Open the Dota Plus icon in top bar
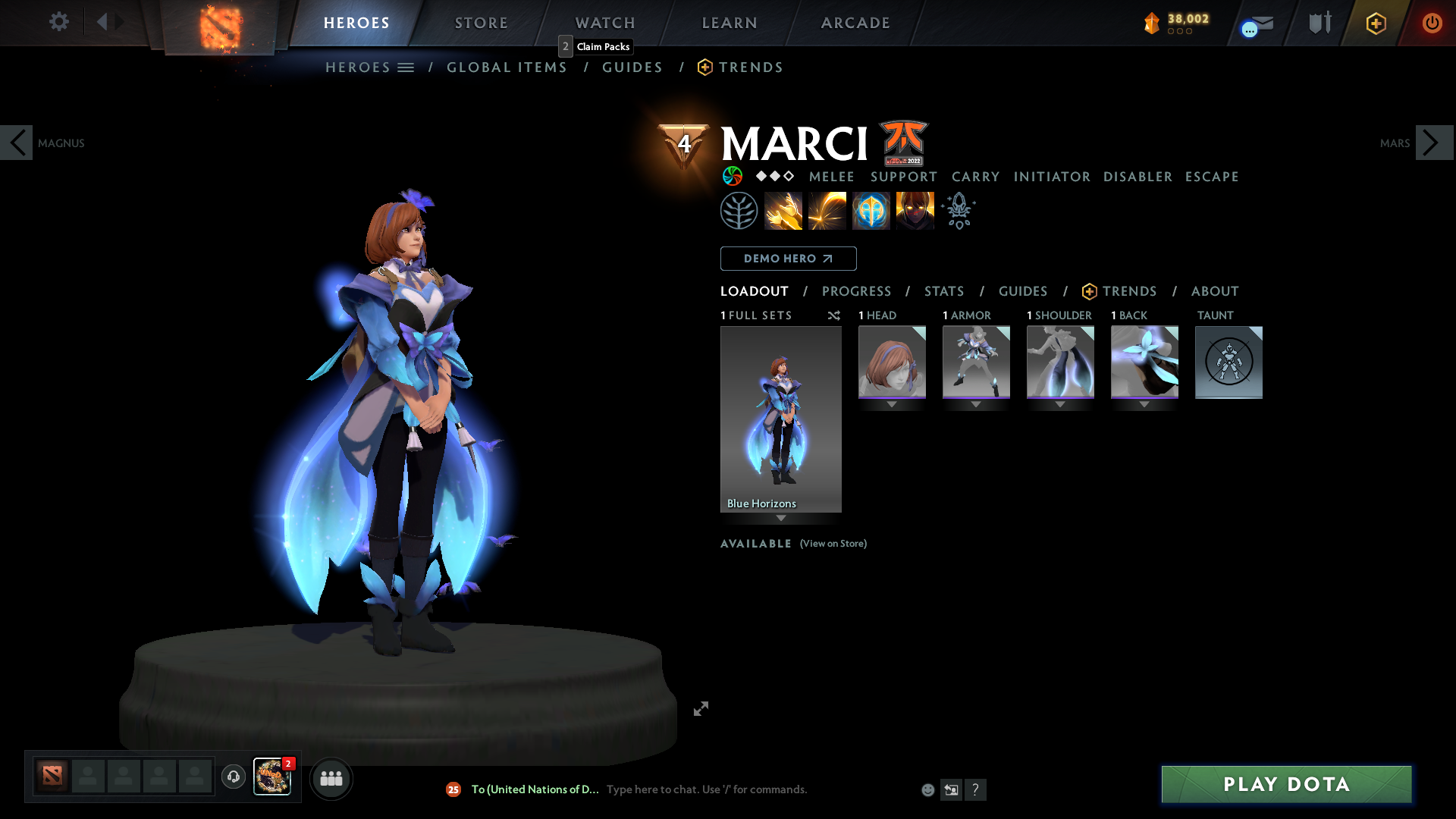Image resolution: width=1456 pixels, height=819 pixels. click(x=1375, y=23)
